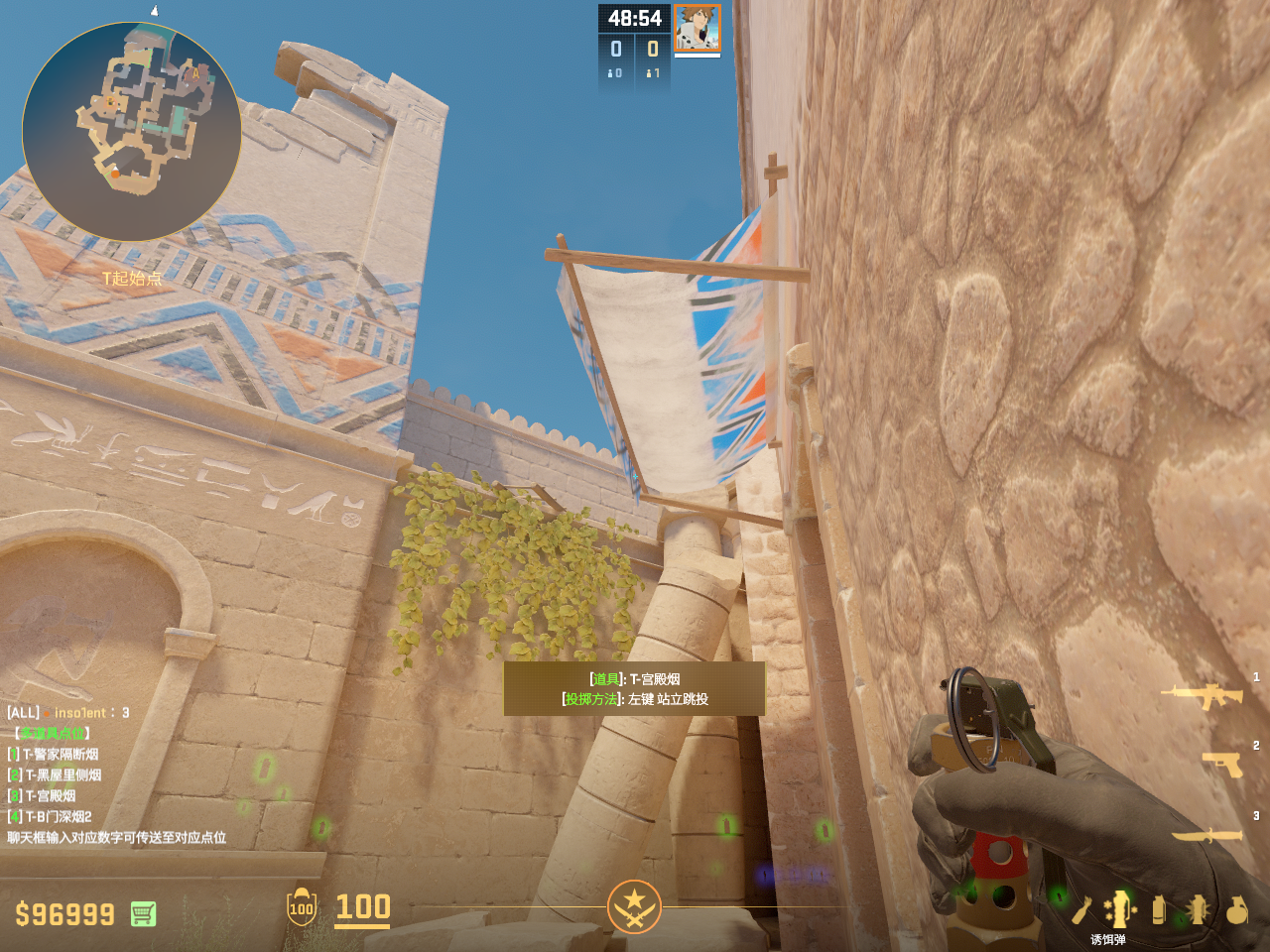Image resolution: width=1270 pixels, height=952 pixels.
Task: Select the molotov icon in the grenade row
Action: point(1081,909)
